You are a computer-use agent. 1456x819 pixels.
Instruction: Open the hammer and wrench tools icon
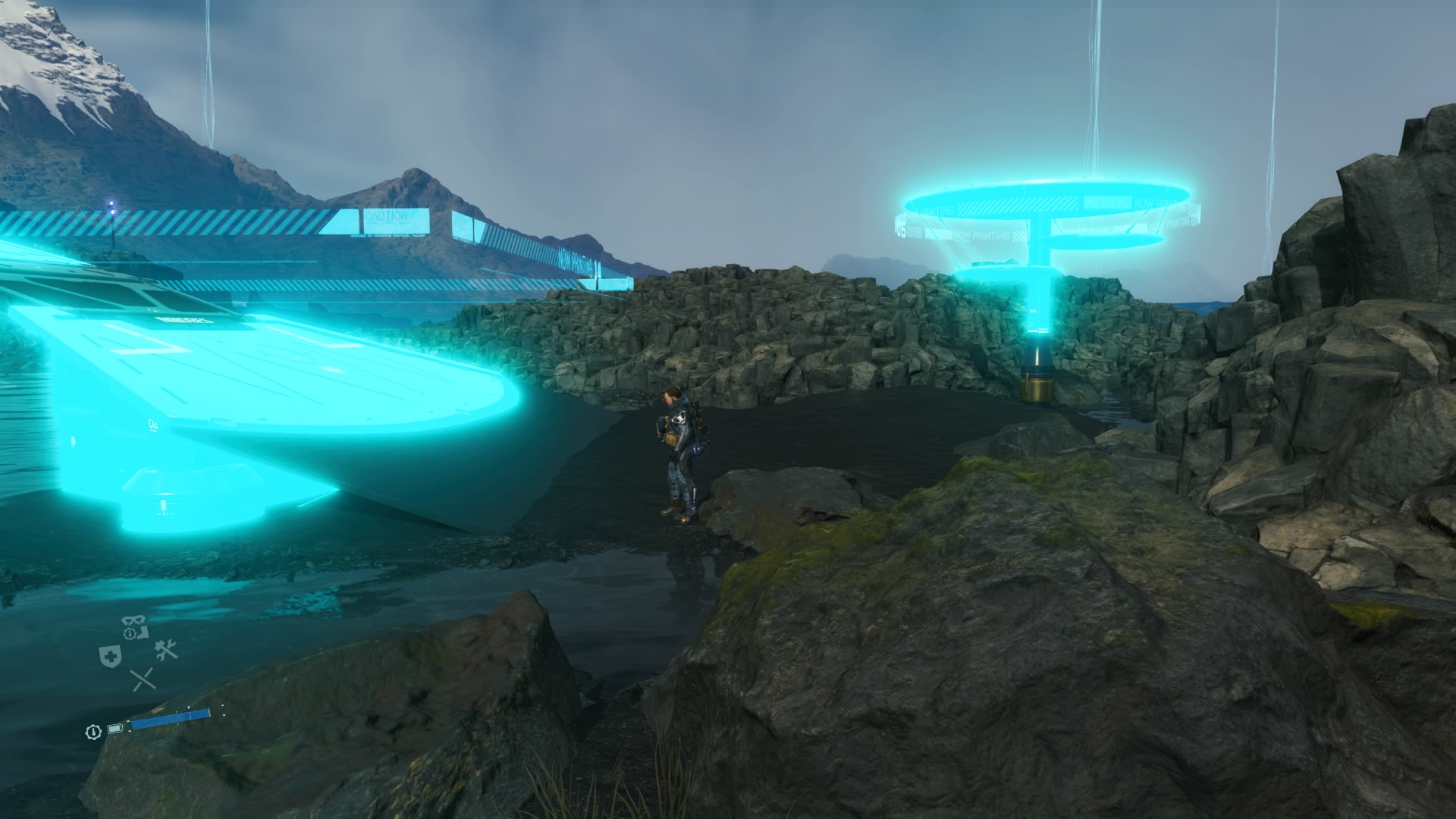165,649
